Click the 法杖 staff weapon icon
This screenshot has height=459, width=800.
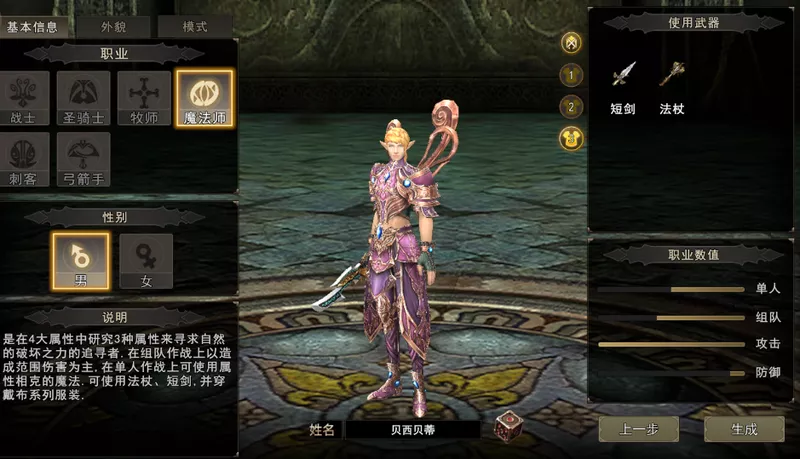pyautogui.click(x=671, y=76)
